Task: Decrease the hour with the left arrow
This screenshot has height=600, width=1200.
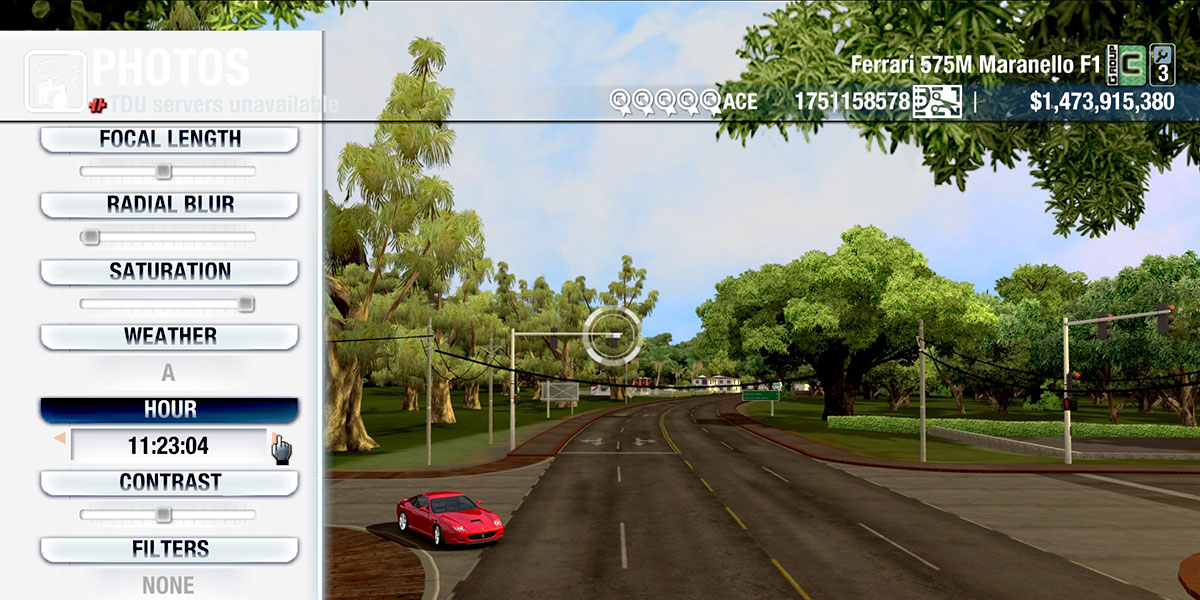Action: coord(60,439)
